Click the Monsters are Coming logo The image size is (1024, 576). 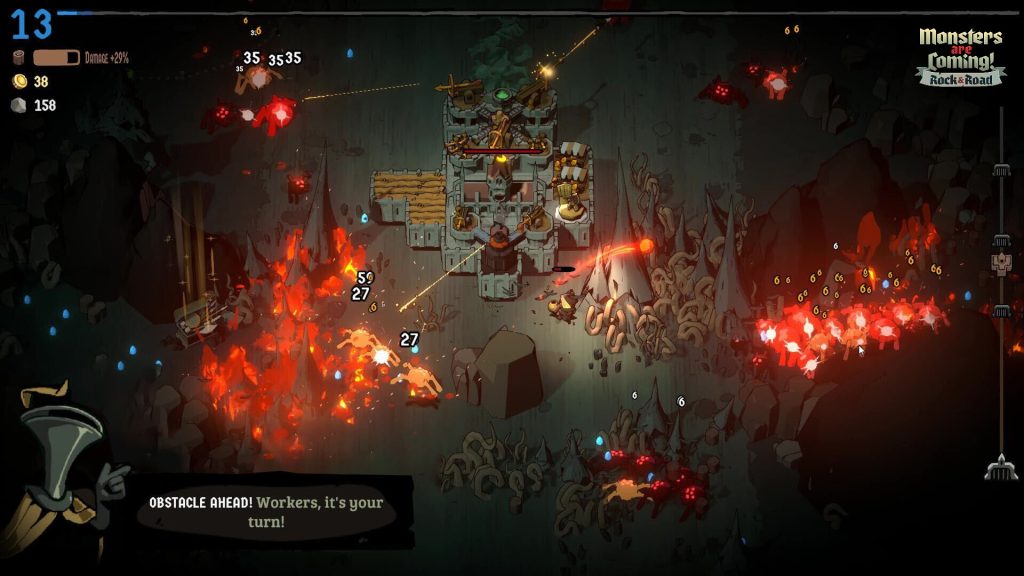coord(960,56)
